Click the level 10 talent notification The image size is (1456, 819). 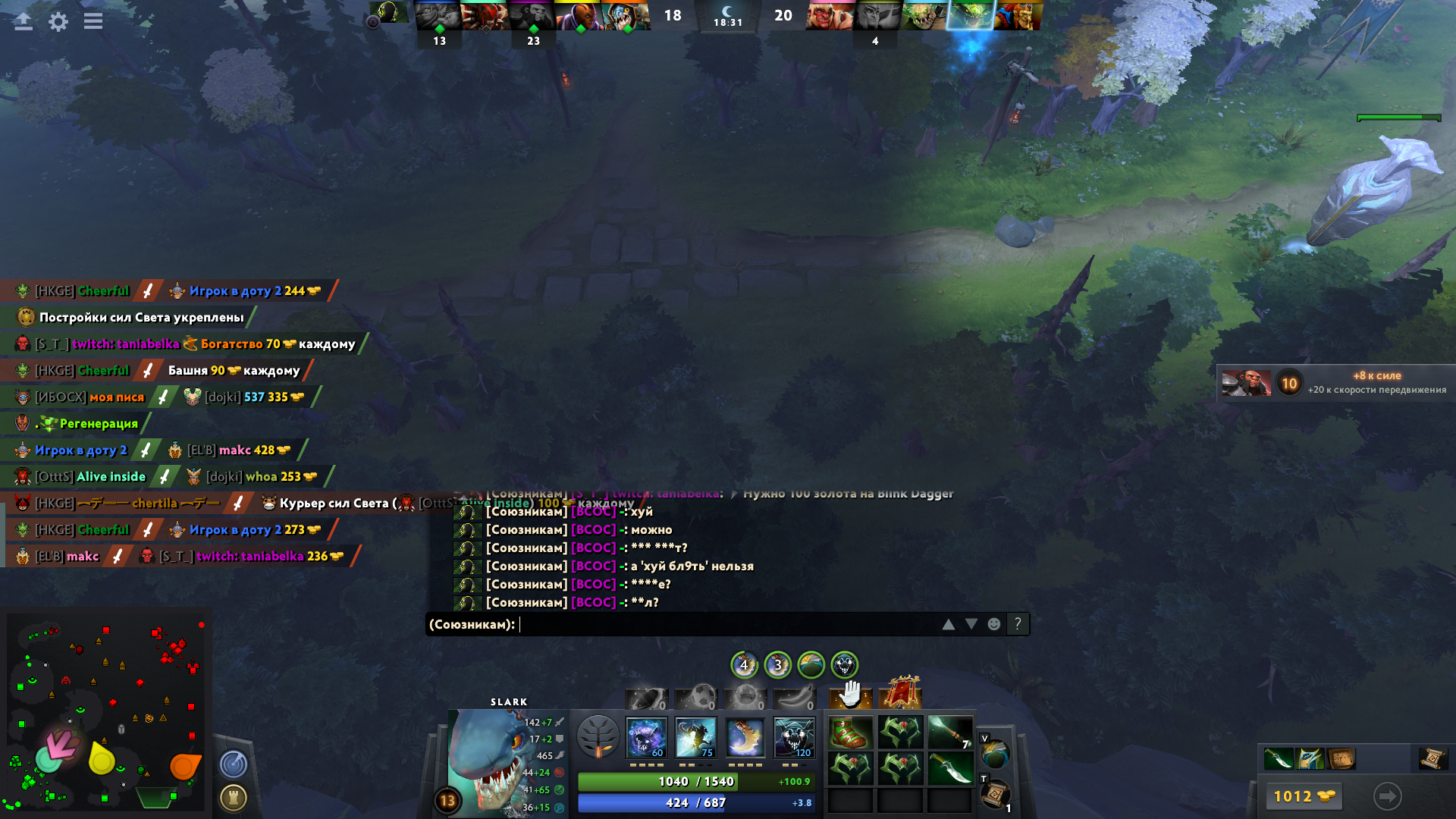1335,382
